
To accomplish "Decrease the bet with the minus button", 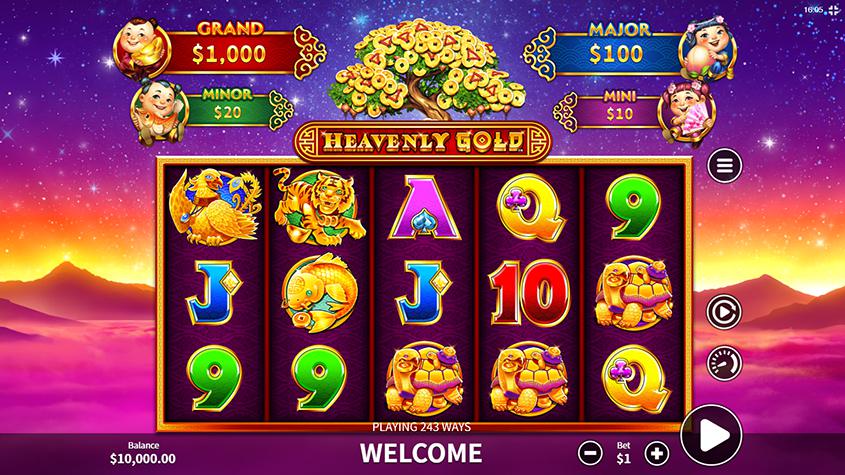I will click(x=592, y=452).
